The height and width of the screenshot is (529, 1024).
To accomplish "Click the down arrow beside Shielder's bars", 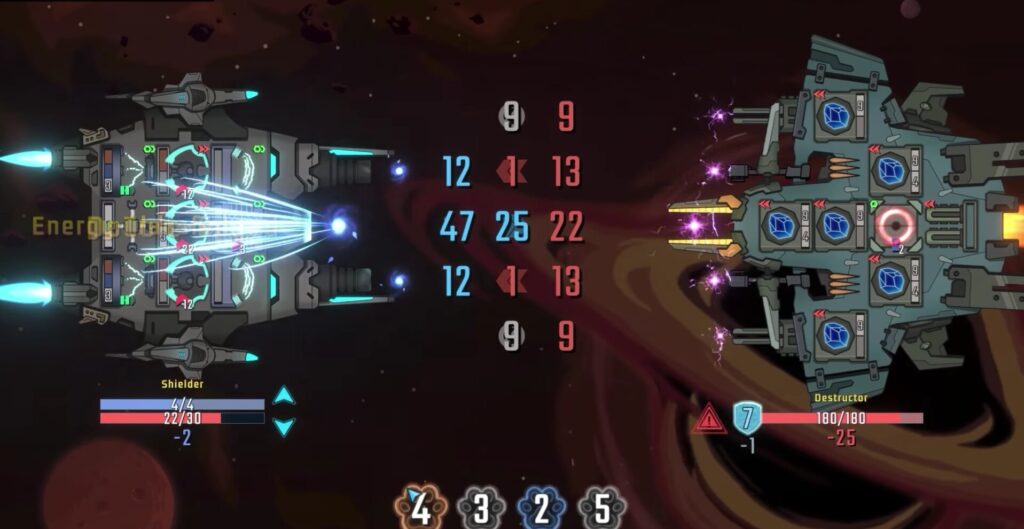I will tap(284, 427).
